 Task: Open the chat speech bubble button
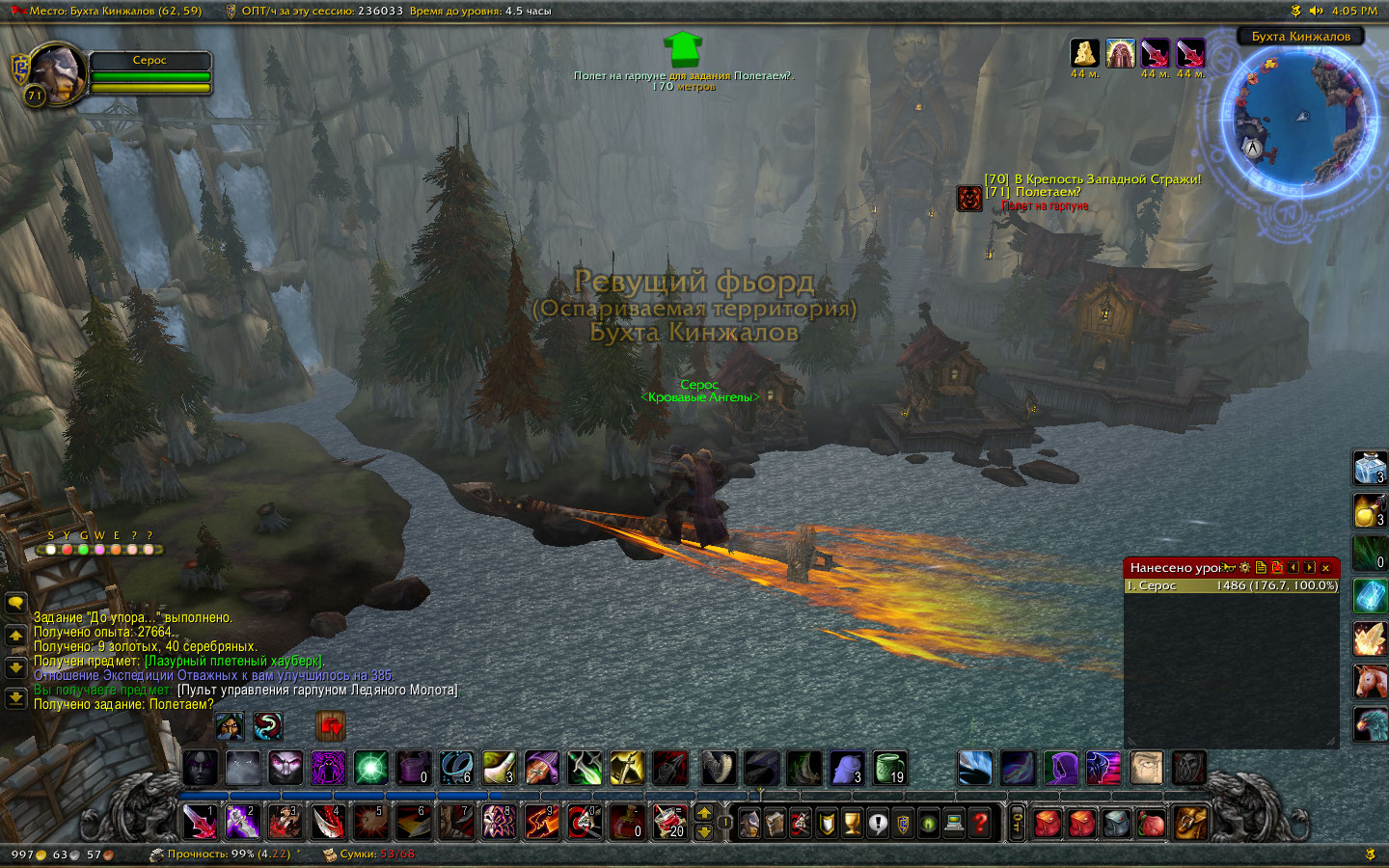15,604
